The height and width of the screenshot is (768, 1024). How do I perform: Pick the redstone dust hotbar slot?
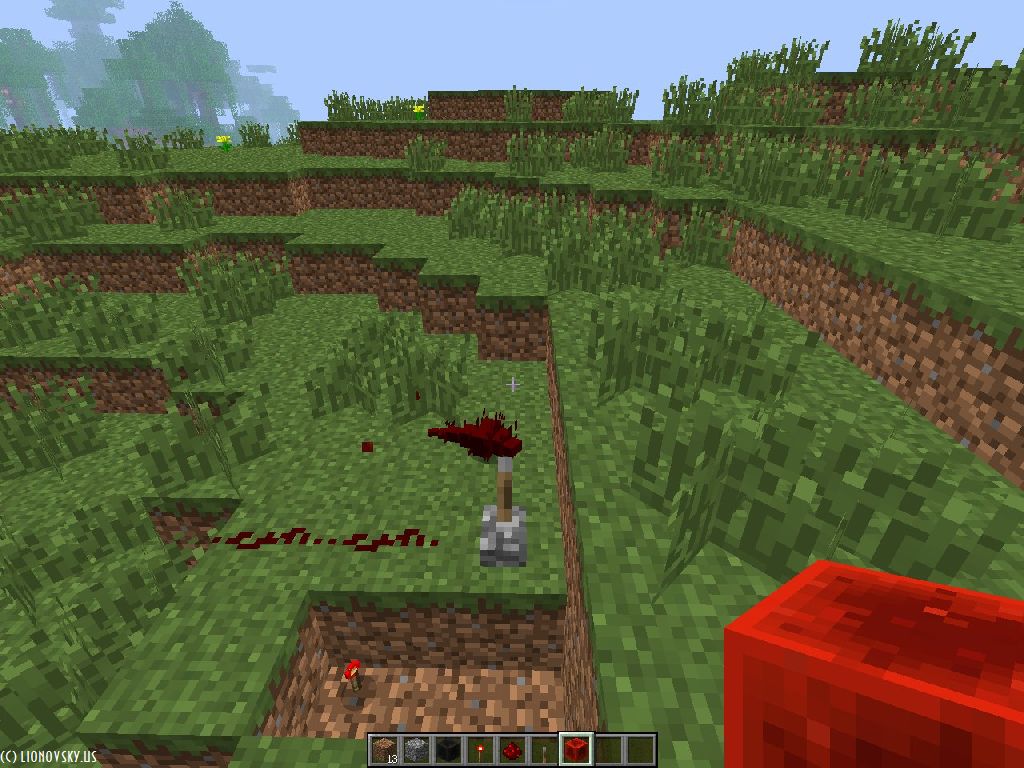pos(511,750)
